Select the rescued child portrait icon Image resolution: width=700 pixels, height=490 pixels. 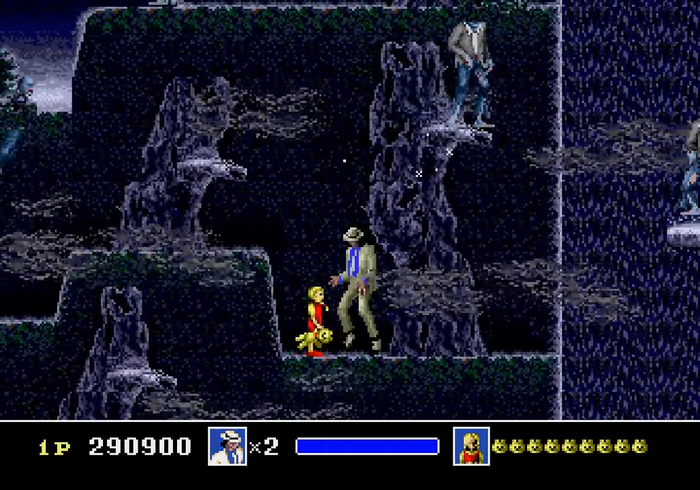[x=470, y=446]
